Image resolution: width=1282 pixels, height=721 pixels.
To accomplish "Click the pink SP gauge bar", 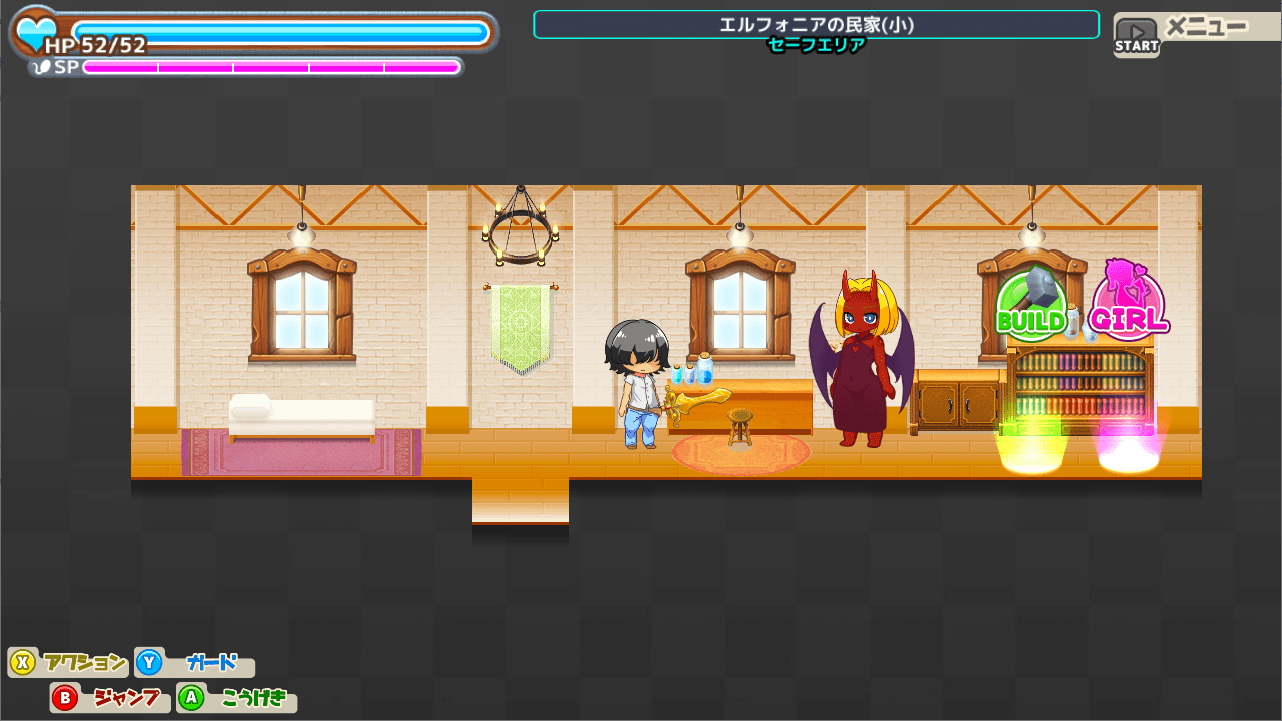I will tap(270, 68).
